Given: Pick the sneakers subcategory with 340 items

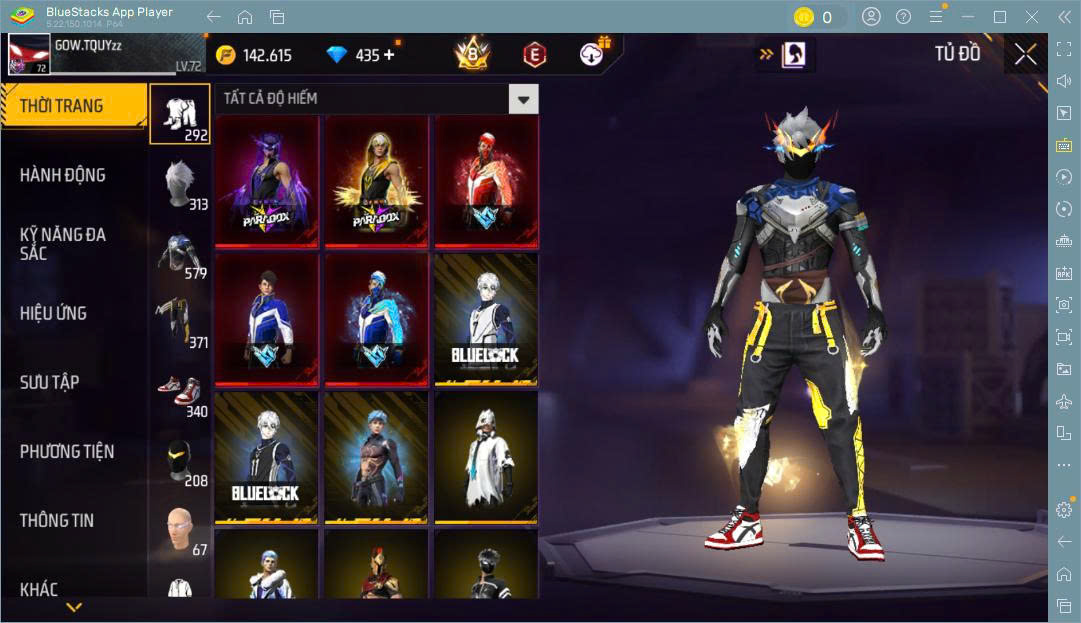Looking at the screenshot, I should (180, 391).
